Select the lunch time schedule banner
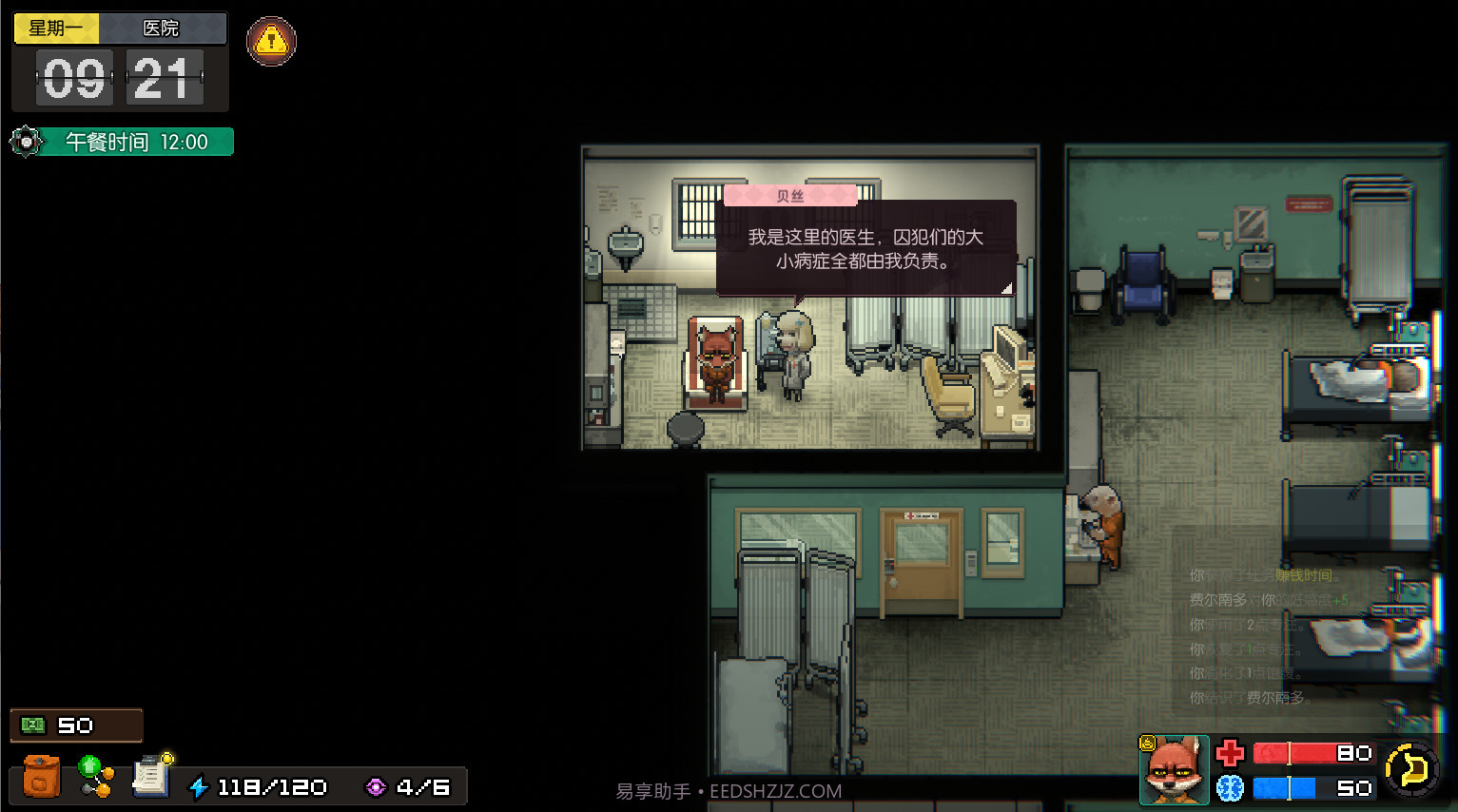The image size is (1458, 812). coord(135,143)
